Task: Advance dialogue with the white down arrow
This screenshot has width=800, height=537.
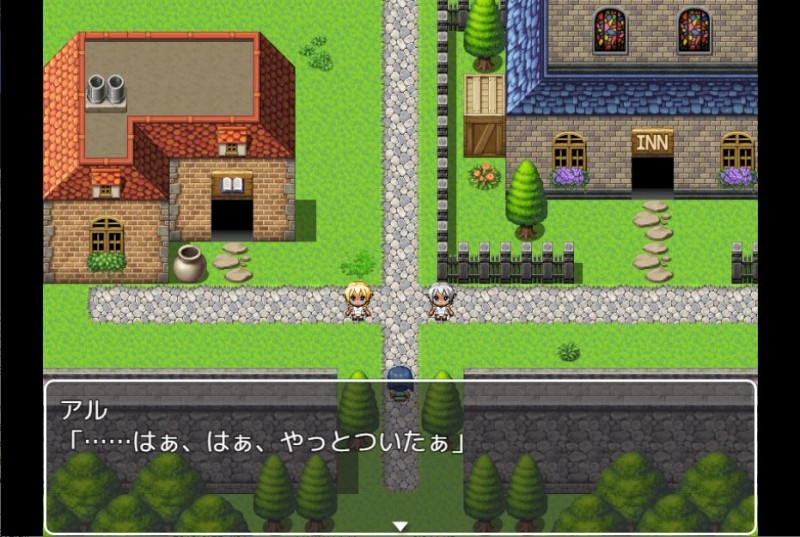Action: pyautogui.click(x=400, y=526)
